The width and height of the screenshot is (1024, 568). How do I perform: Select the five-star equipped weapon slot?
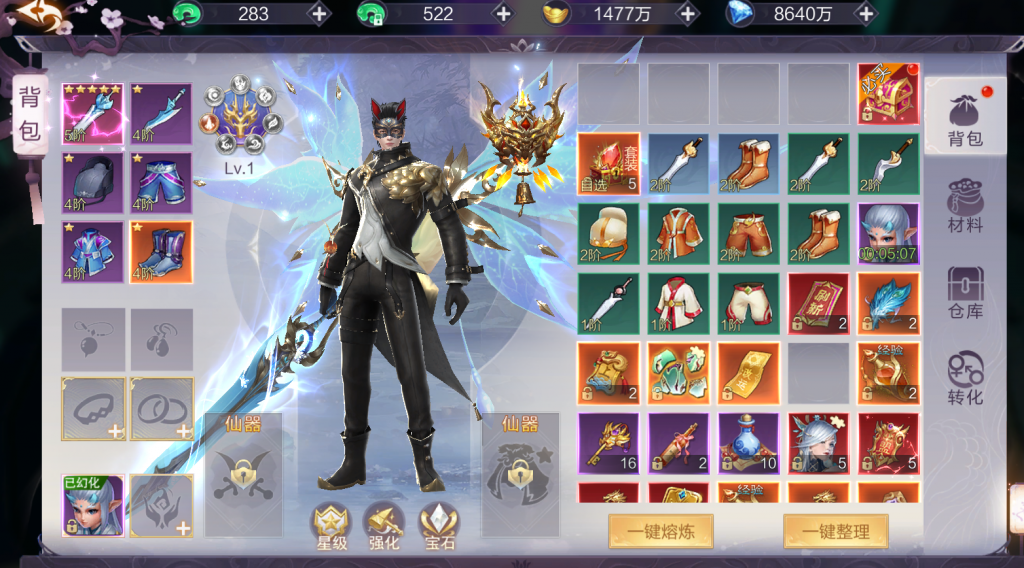coord(93,114)
